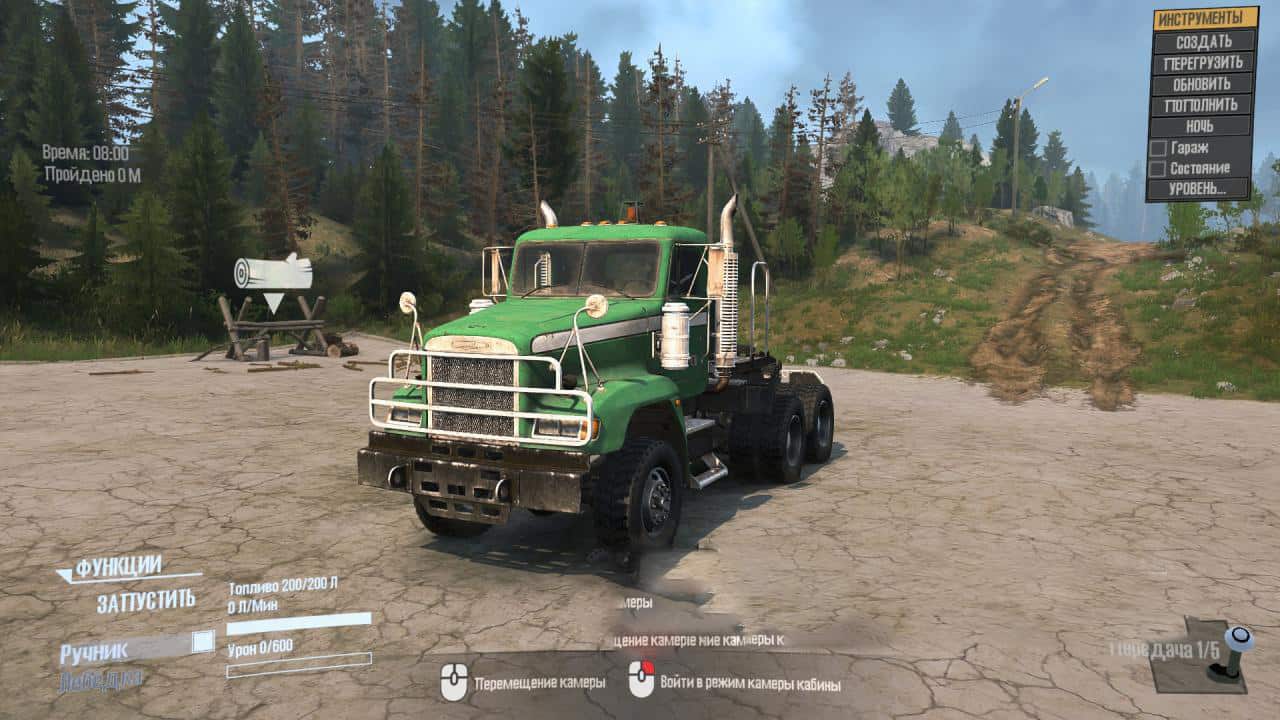Choose the ОБНОВИТЬ tools option
The image size is (1280, 720).
coord(1203,84)
